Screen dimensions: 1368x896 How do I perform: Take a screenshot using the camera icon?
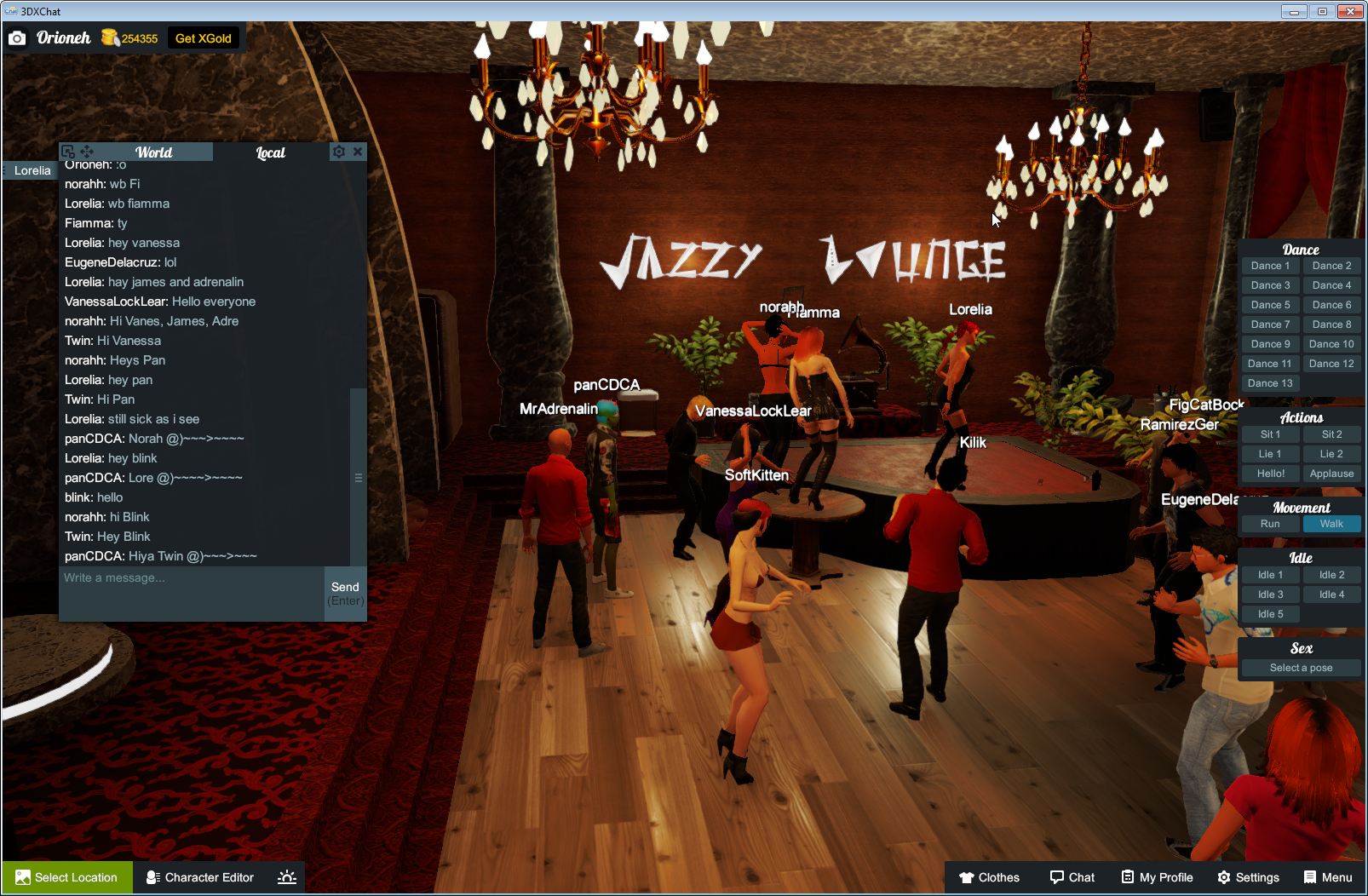(18, 37)
